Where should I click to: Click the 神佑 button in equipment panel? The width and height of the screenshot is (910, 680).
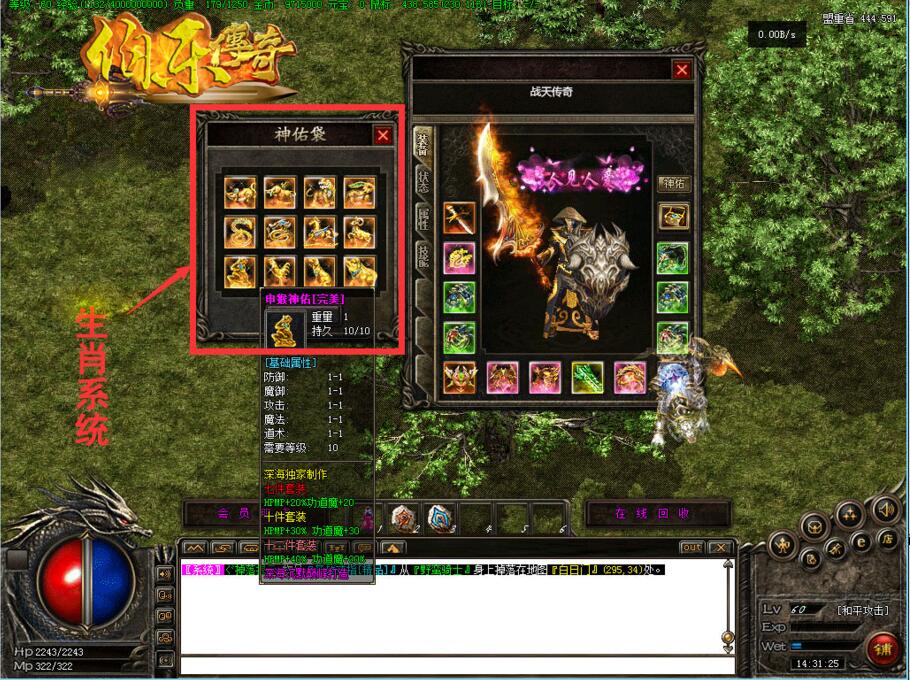click(673, 183)
